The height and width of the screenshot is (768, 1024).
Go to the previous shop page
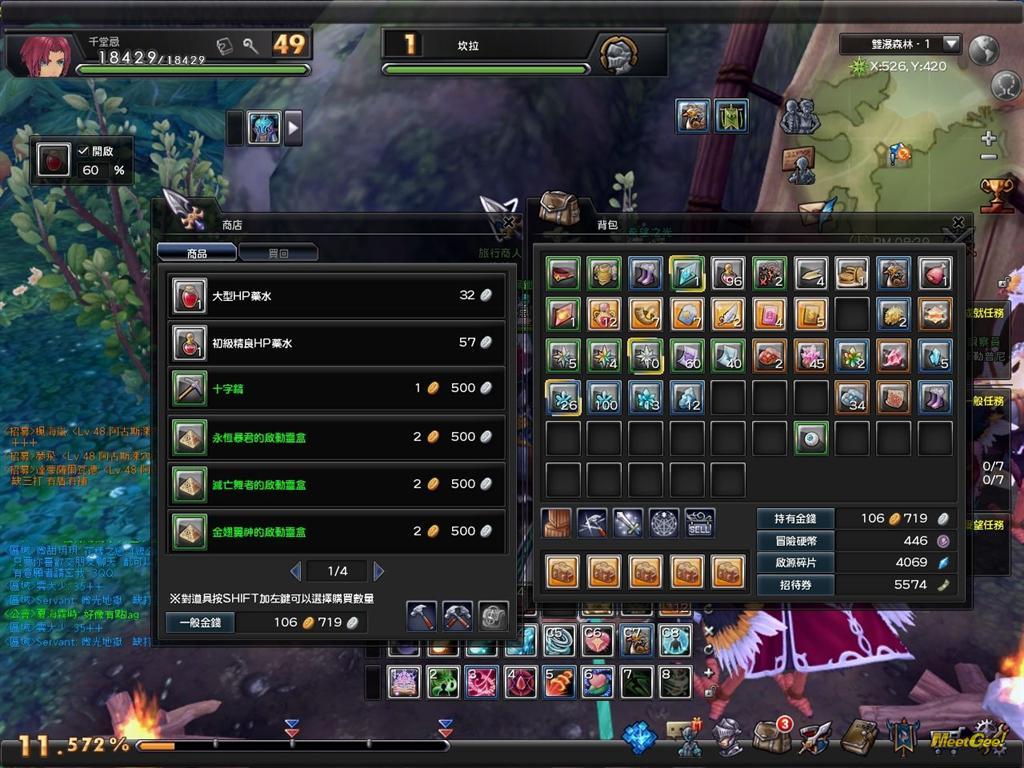click(x=295, y=571)
